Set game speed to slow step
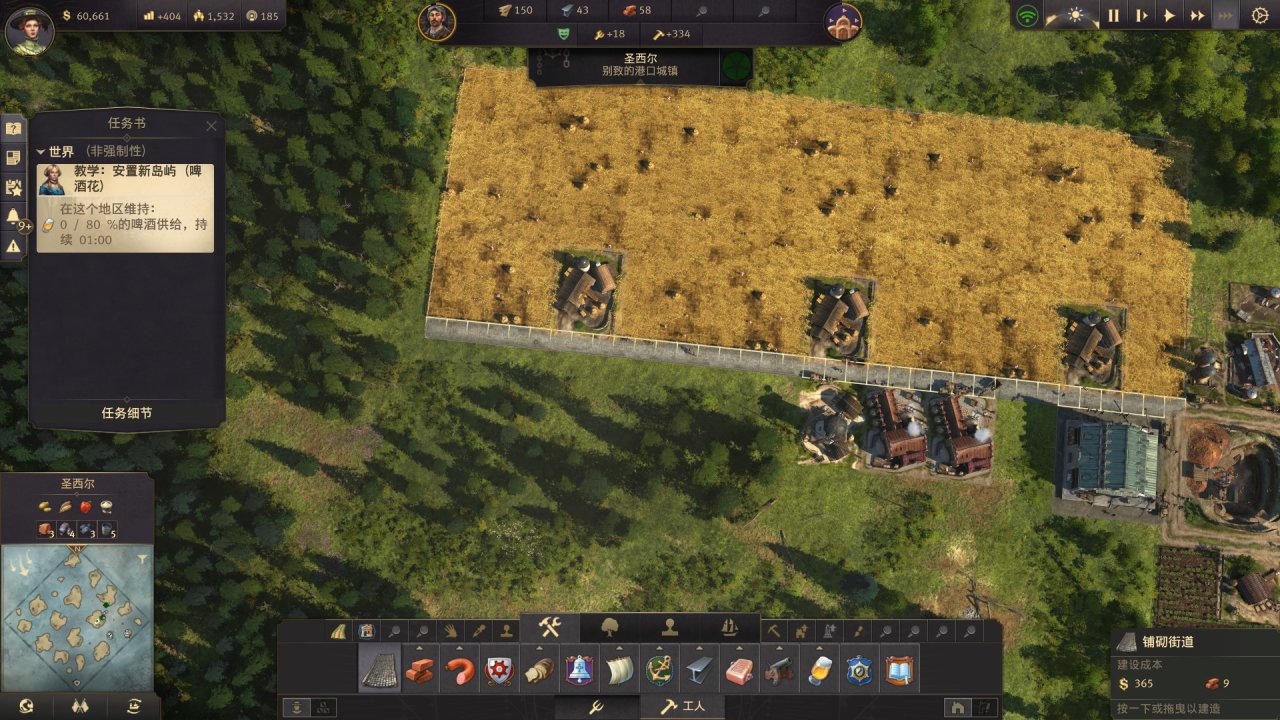1280x720 pixels. point(1141,16)
